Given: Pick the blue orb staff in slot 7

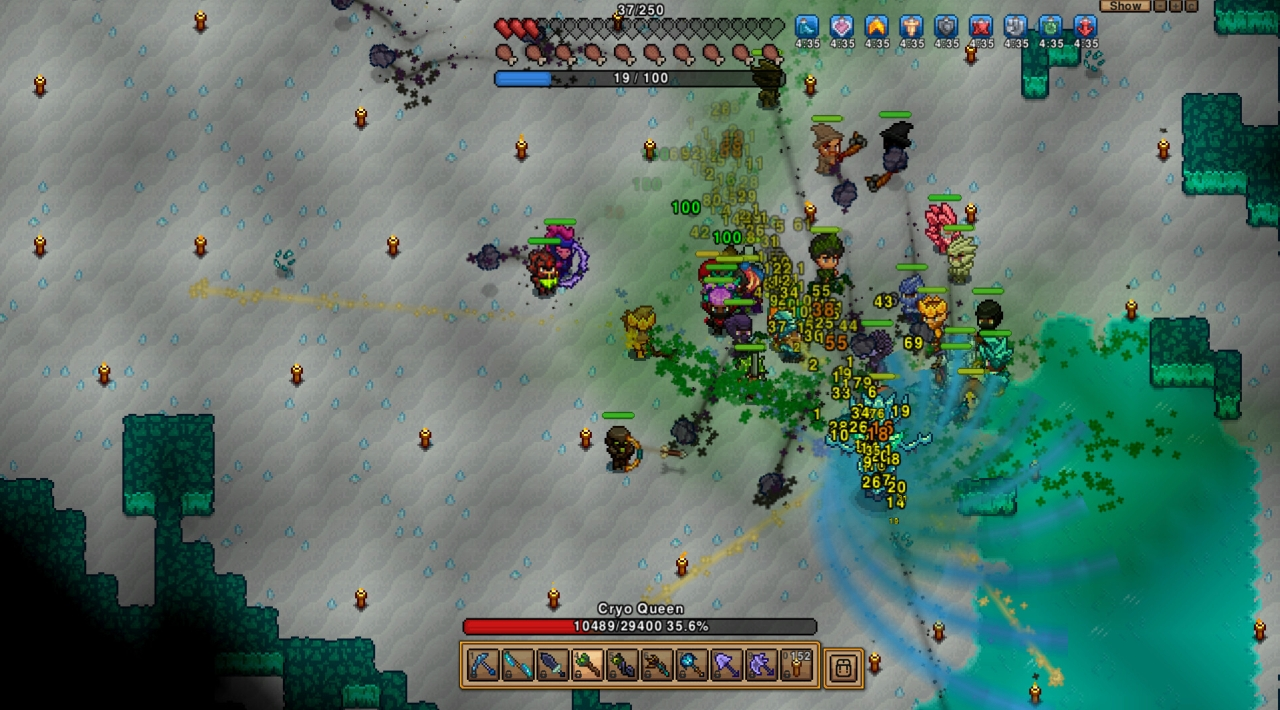Looking at the screenshot, I should point(692,666).
